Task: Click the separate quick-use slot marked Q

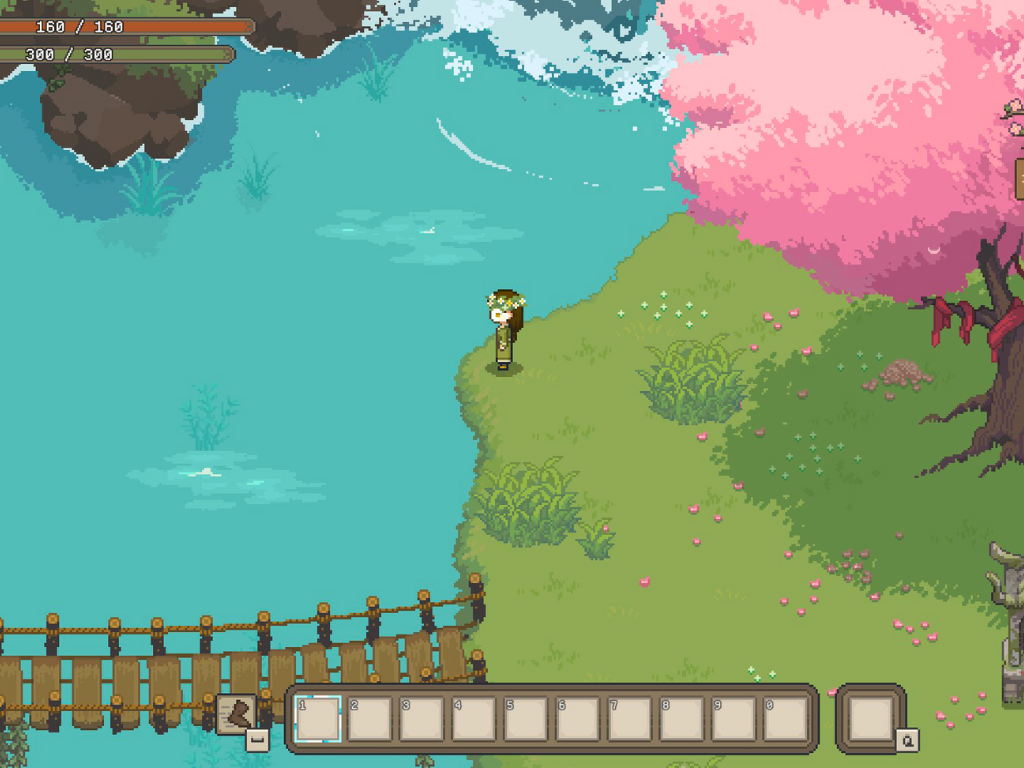Action: point(870,718)
